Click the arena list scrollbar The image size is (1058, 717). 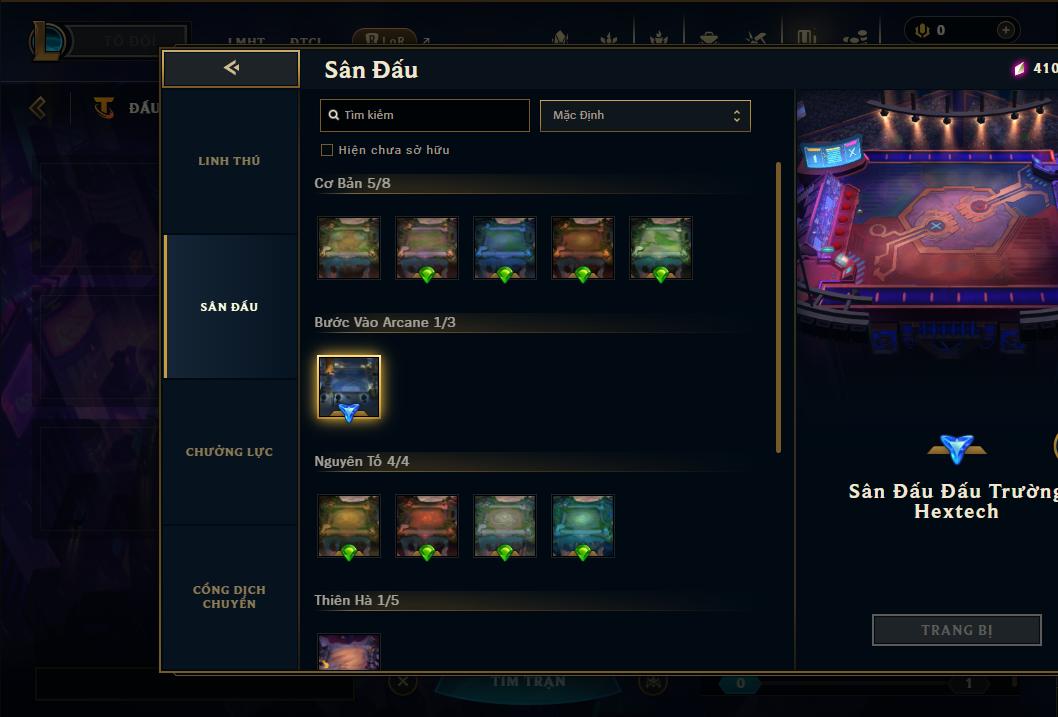coord(779,307)
